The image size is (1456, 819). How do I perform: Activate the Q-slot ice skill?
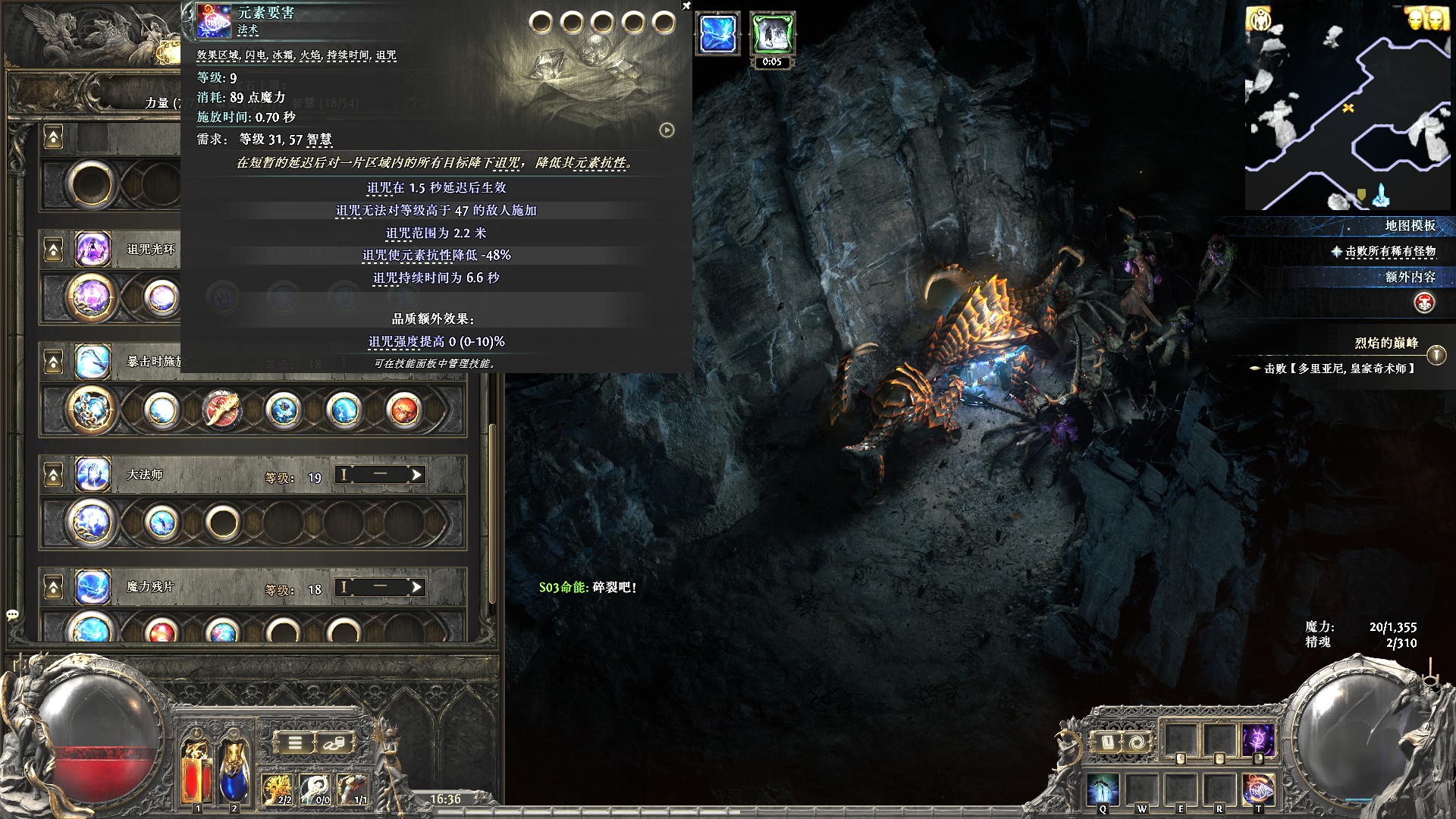point(1103,789)
